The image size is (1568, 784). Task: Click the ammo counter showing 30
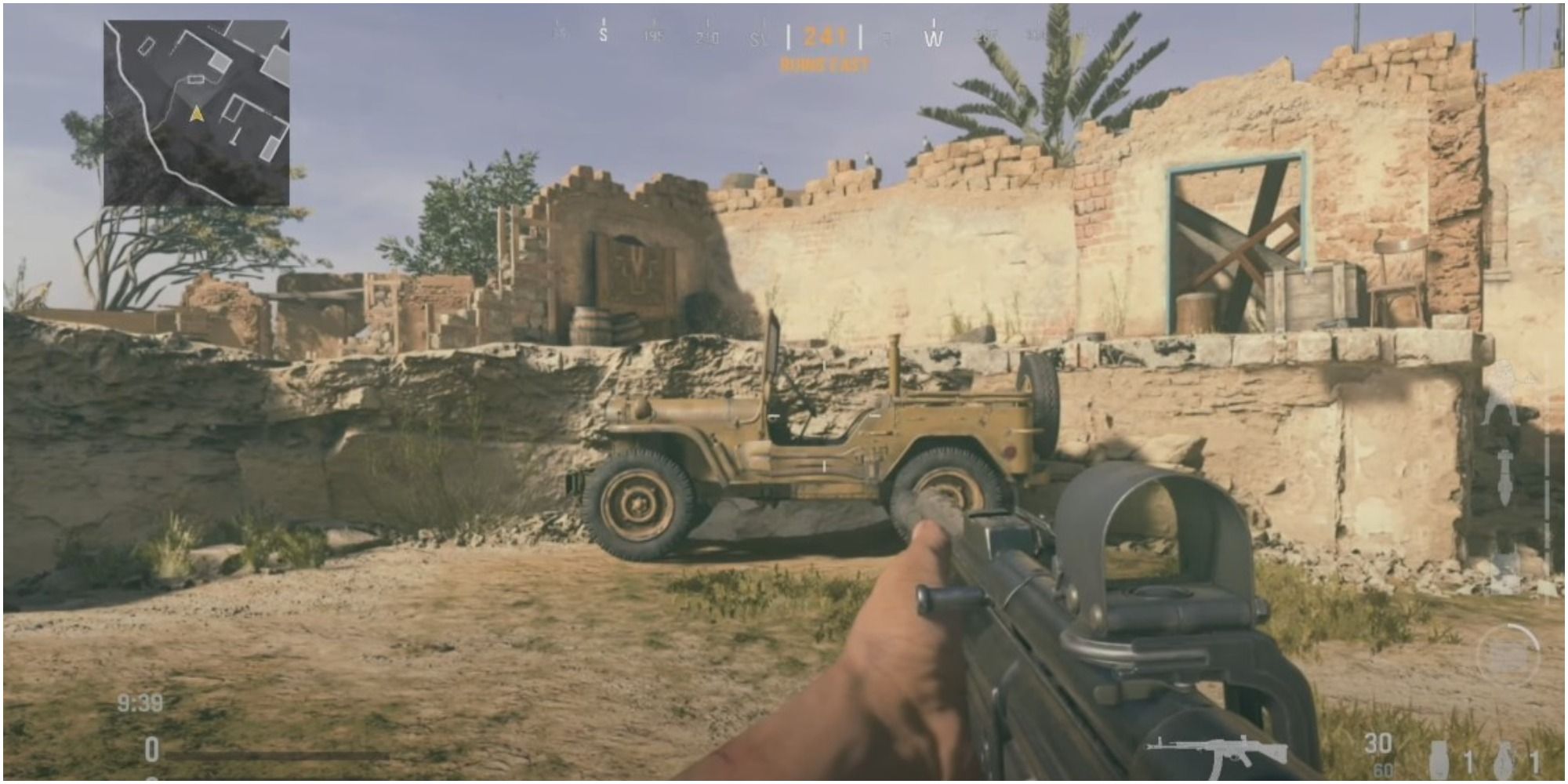pyautogui.click(x=1378, y=743)
